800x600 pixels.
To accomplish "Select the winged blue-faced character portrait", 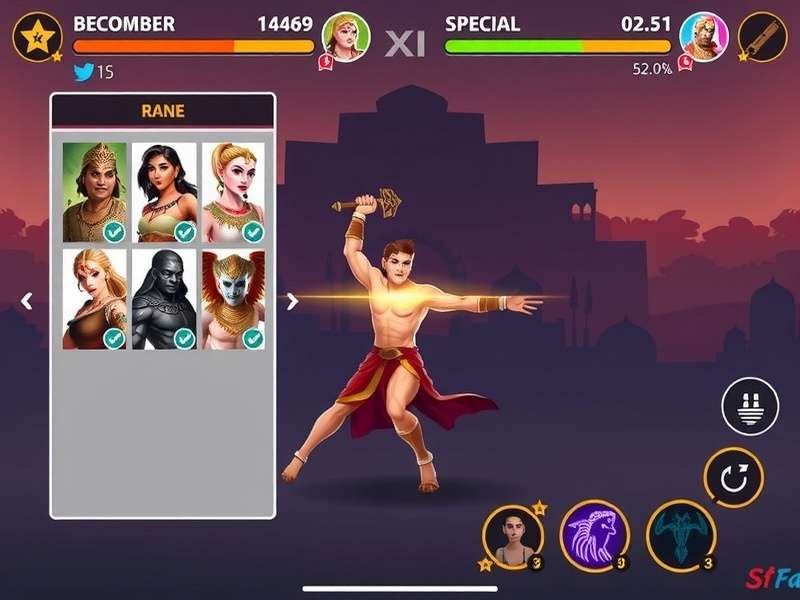I will 234,299.
